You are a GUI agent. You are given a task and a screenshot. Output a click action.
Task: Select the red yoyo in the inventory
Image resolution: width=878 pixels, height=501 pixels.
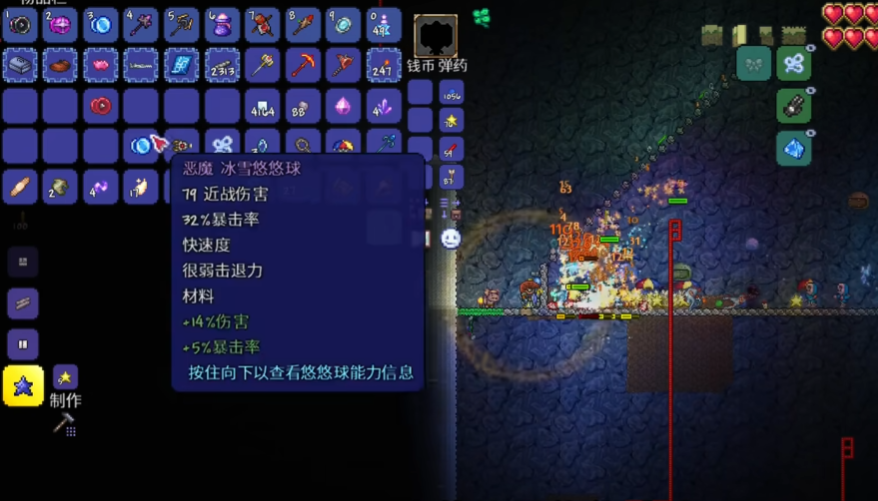(x=101, y=105)
